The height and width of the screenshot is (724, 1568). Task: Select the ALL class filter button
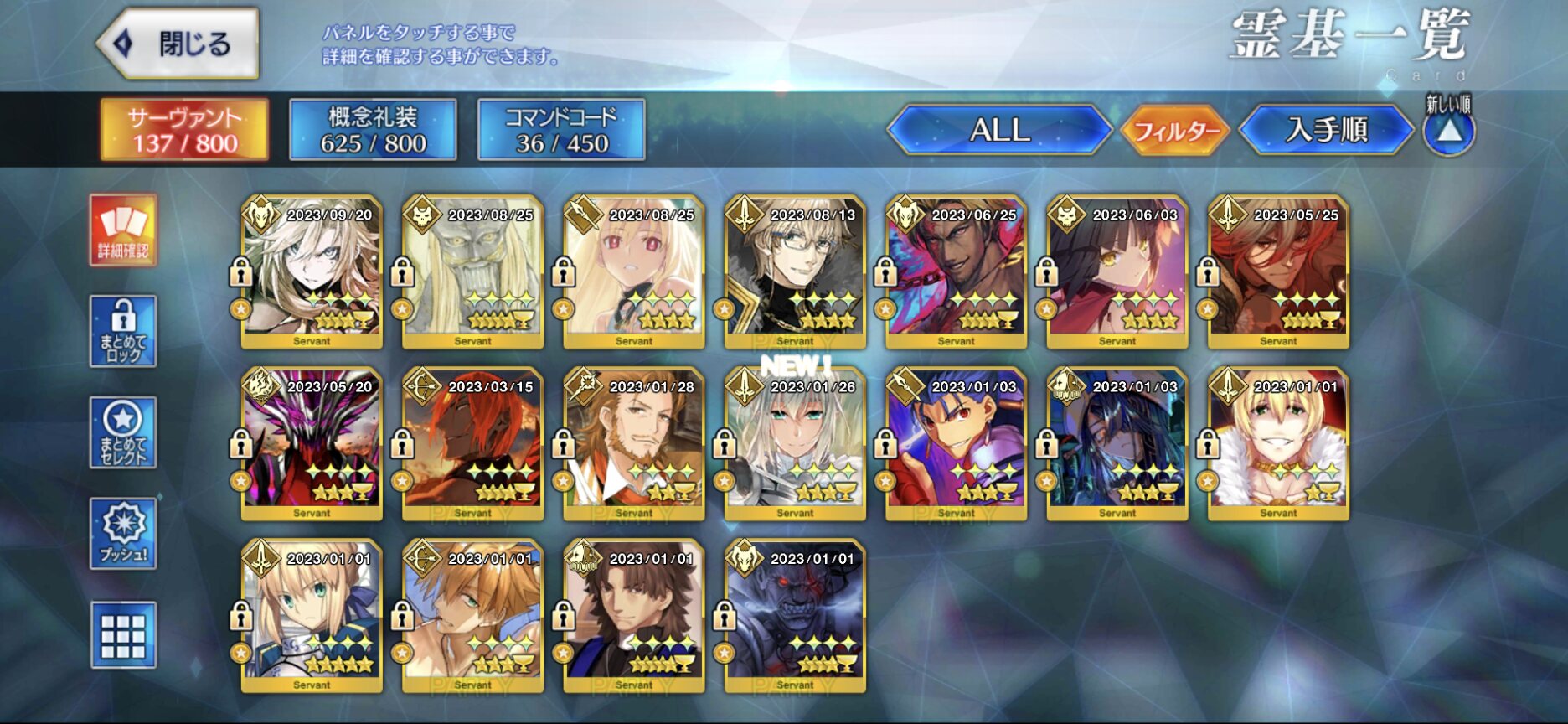point(999,130)
